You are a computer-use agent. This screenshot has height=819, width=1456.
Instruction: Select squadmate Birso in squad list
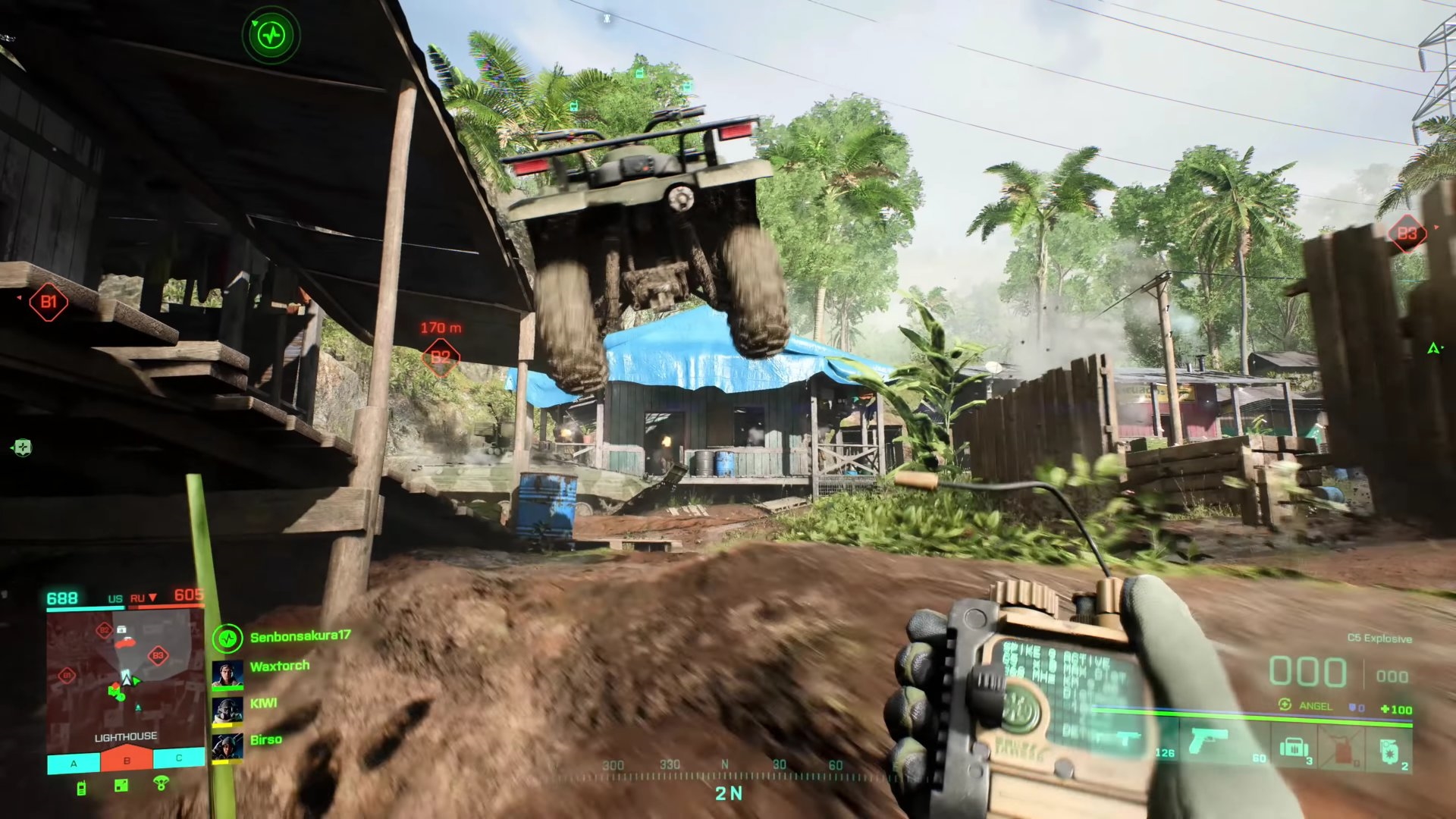(265, 740)
